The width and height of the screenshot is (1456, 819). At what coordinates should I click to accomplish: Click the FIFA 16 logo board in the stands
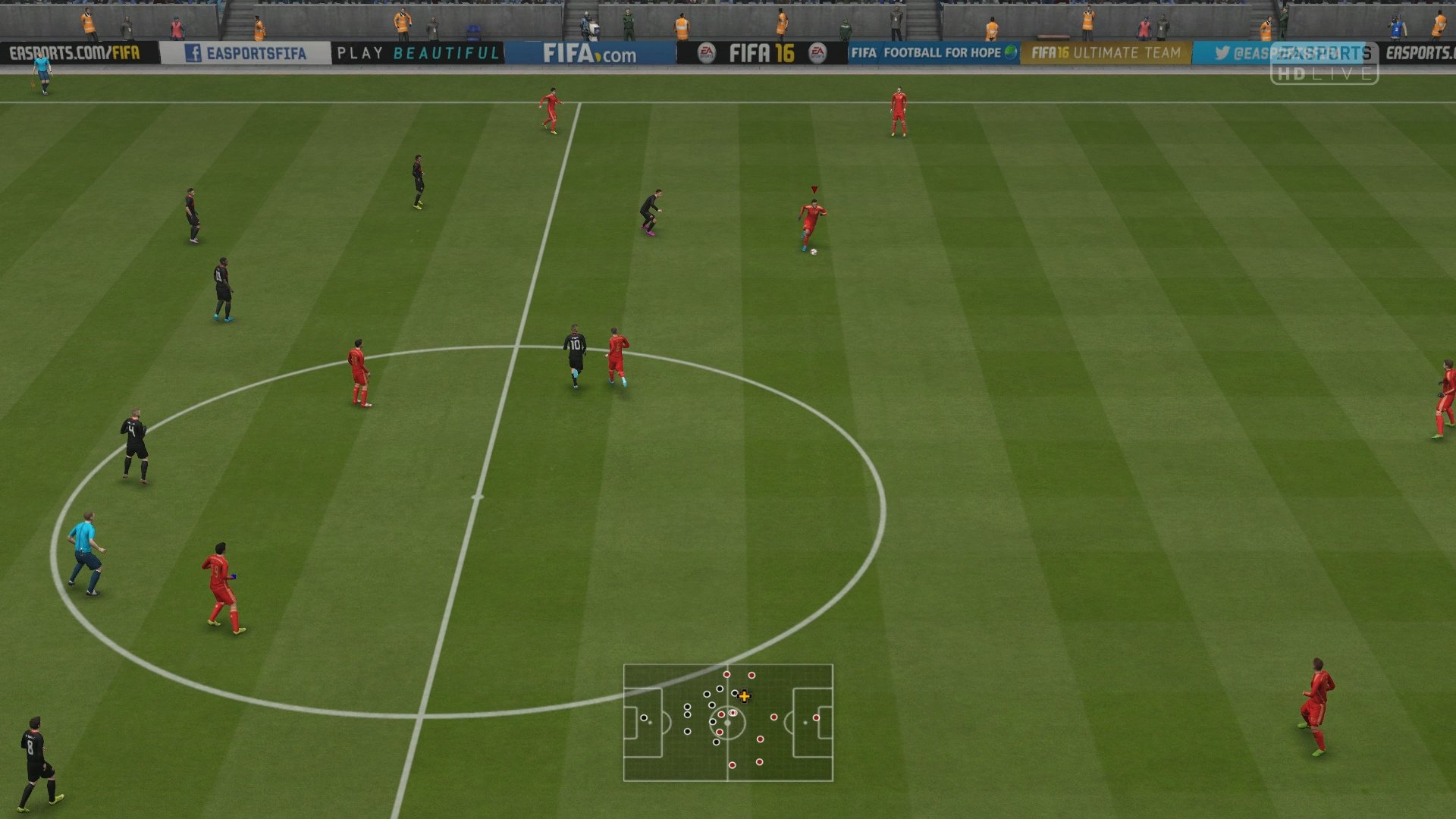(x=764, y=52)
